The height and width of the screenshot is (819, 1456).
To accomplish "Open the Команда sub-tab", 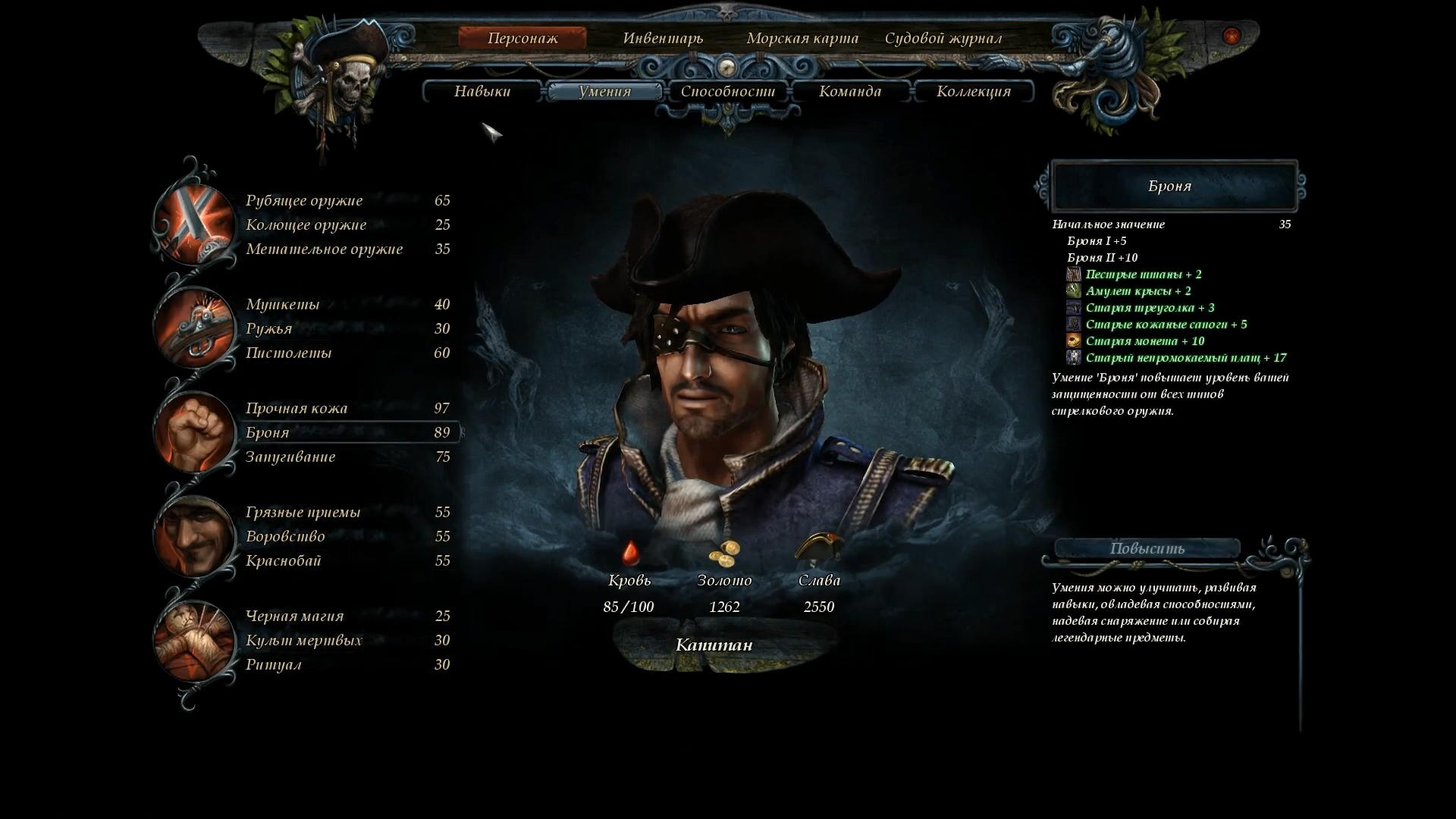I will (x=850, y=92).
